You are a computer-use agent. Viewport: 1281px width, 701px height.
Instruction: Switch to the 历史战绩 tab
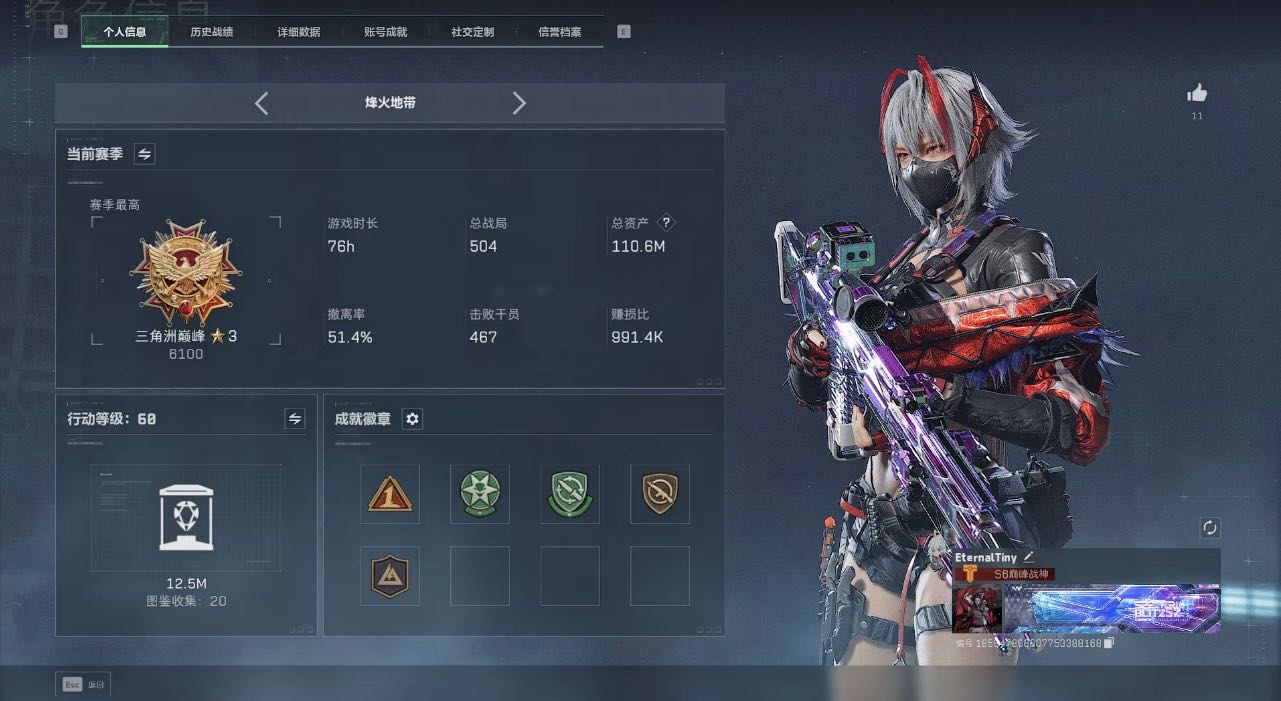[212, 32]
